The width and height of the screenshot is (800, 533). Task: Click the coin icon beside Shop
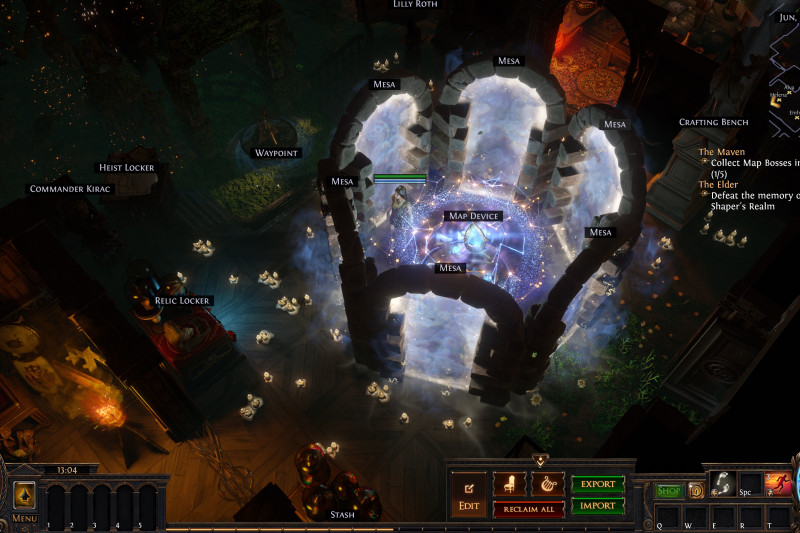tap(696, 491)
